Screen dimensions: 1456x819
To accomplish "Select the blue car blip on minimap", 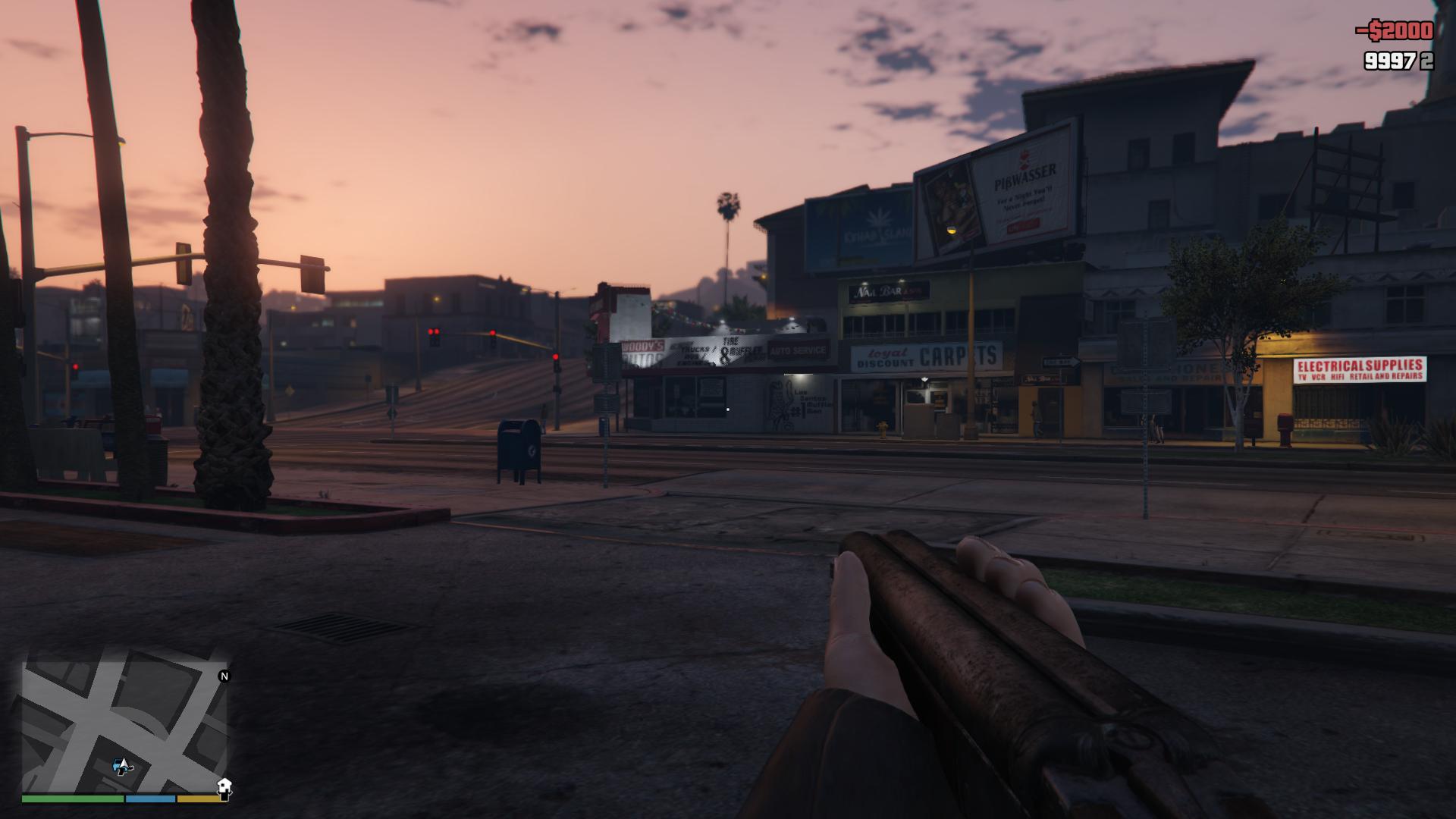I will click(118, 767).
